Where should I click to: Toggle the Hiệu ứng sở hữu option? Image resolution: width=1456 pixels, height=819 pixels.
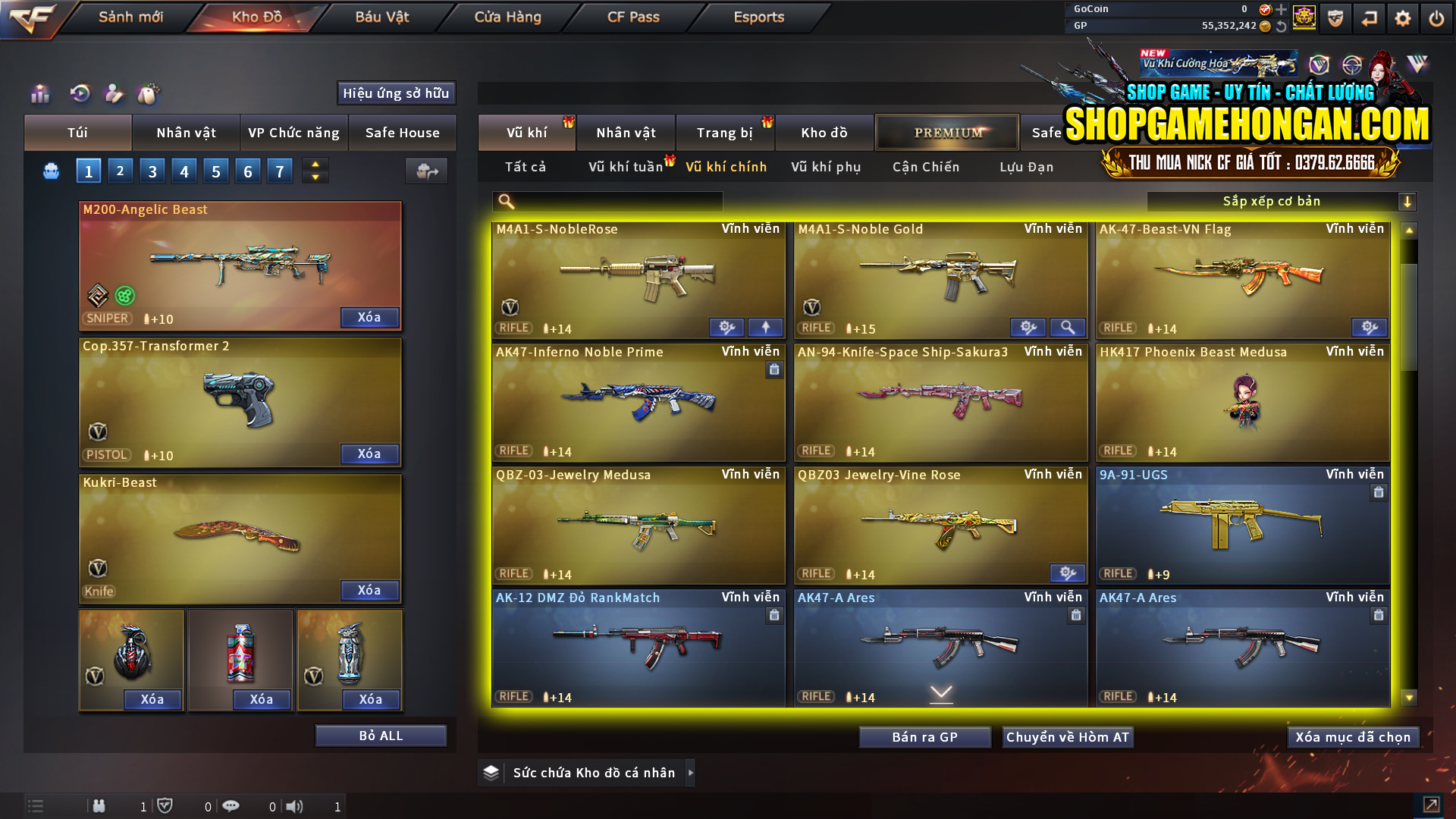point(395,93)
